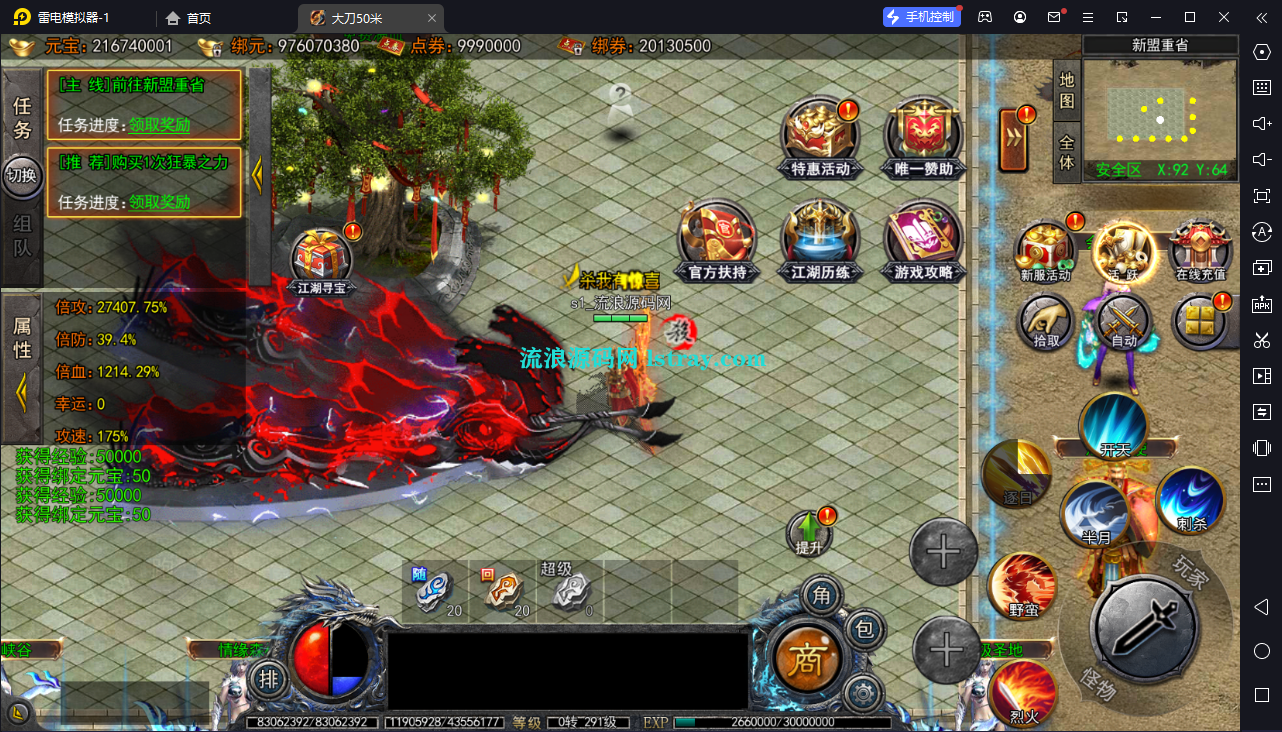Toggle 自动 auto-combat crossed swords
Image resolution: width=1282 pixels, height=732 pixels.
(x=1124, y=322)
